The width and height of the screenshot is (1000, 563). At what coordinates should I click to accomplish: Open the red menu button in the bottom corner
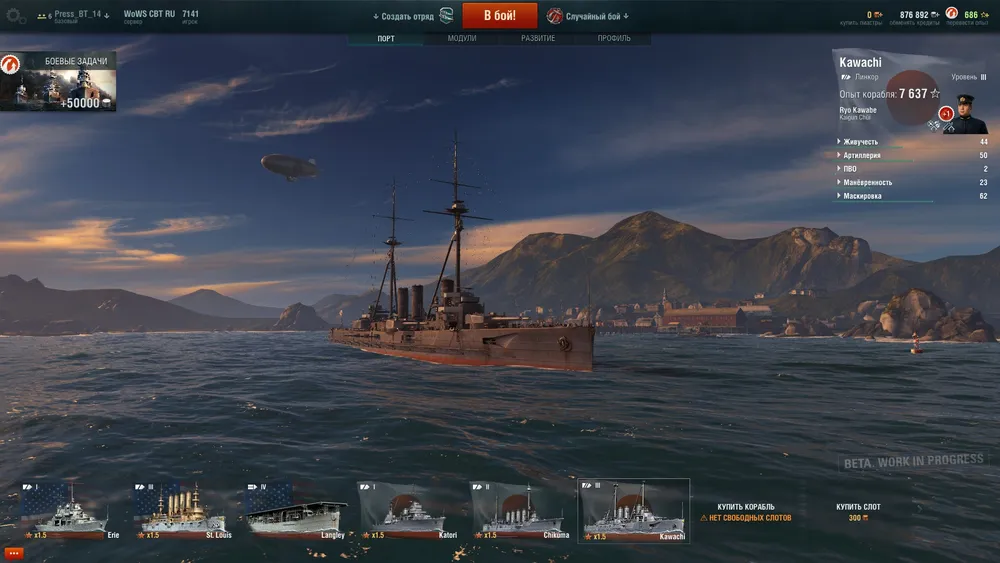tap(13, 553)
